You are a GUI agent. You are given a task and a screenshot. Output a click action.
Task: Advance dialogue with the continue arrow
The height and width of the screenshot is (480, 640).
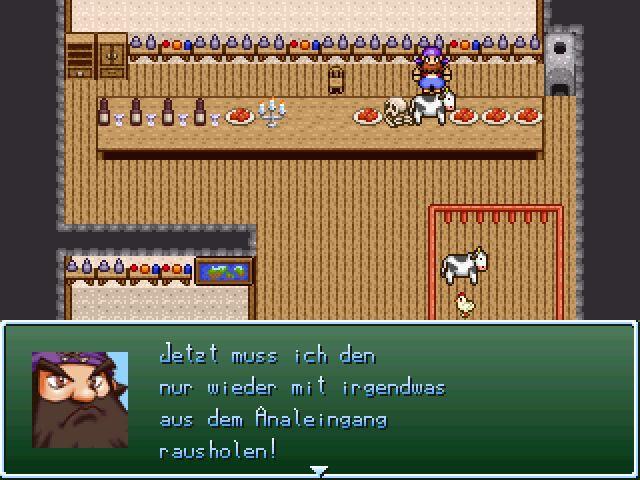[318, 469]
